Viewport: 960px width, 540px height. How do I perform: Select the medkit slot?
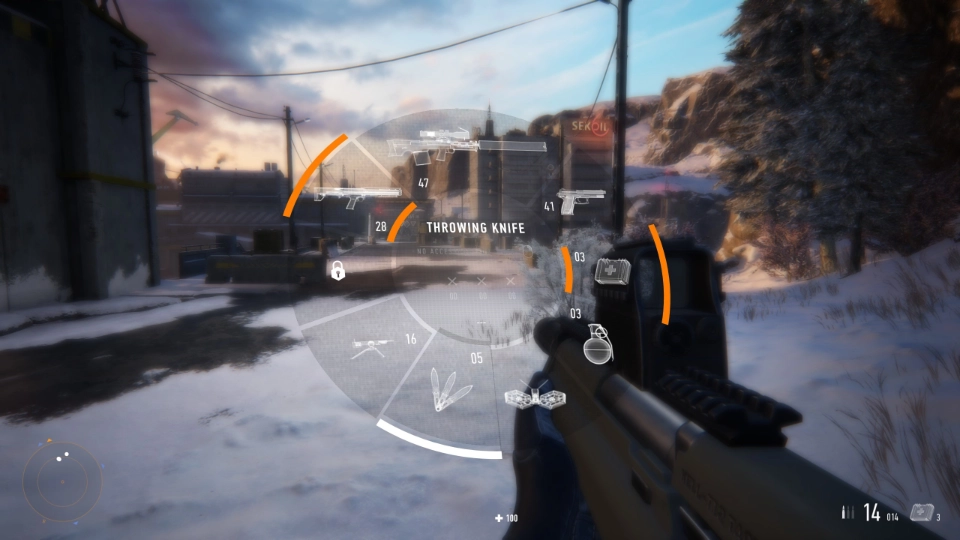[610, 271]
